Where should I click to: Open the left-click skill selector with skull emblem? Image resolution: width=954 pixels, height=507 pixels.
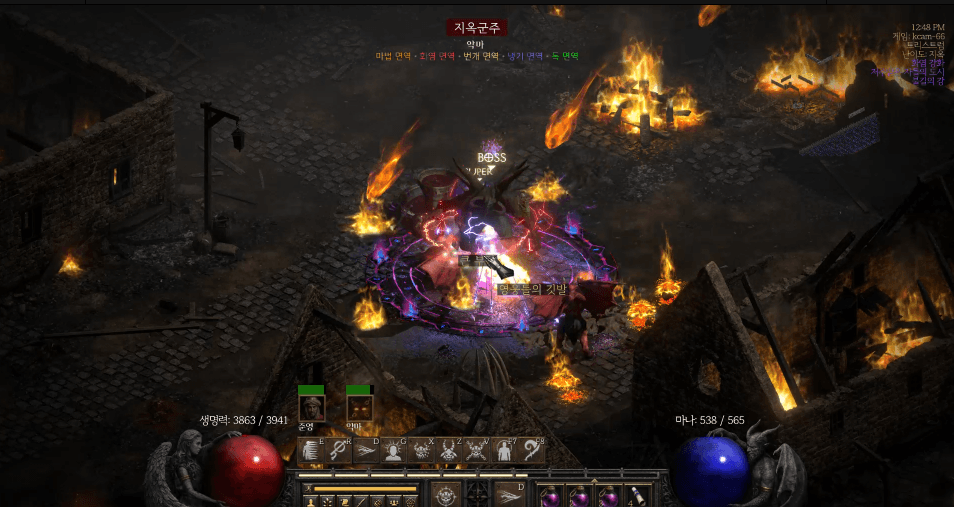tap(445, 494)
